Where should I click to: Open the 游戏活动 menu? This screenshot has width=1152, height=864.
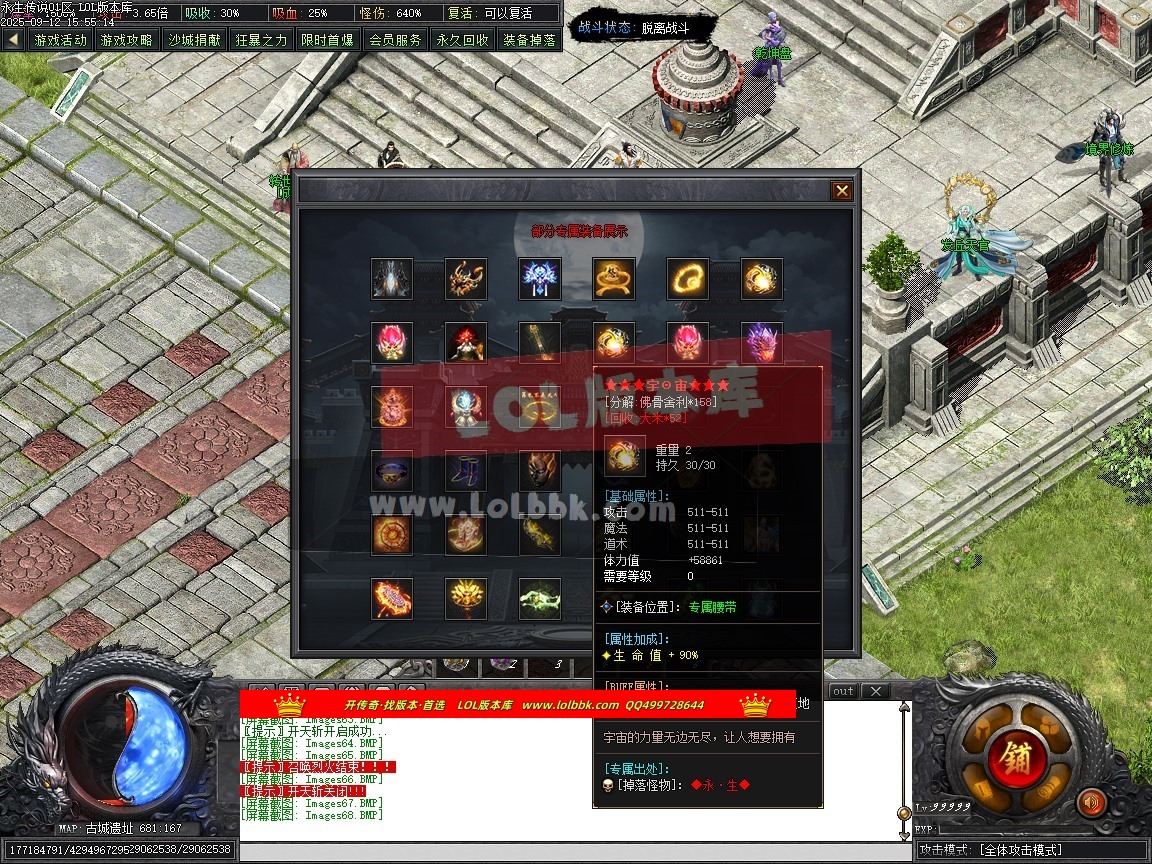[x=60, y=40]
